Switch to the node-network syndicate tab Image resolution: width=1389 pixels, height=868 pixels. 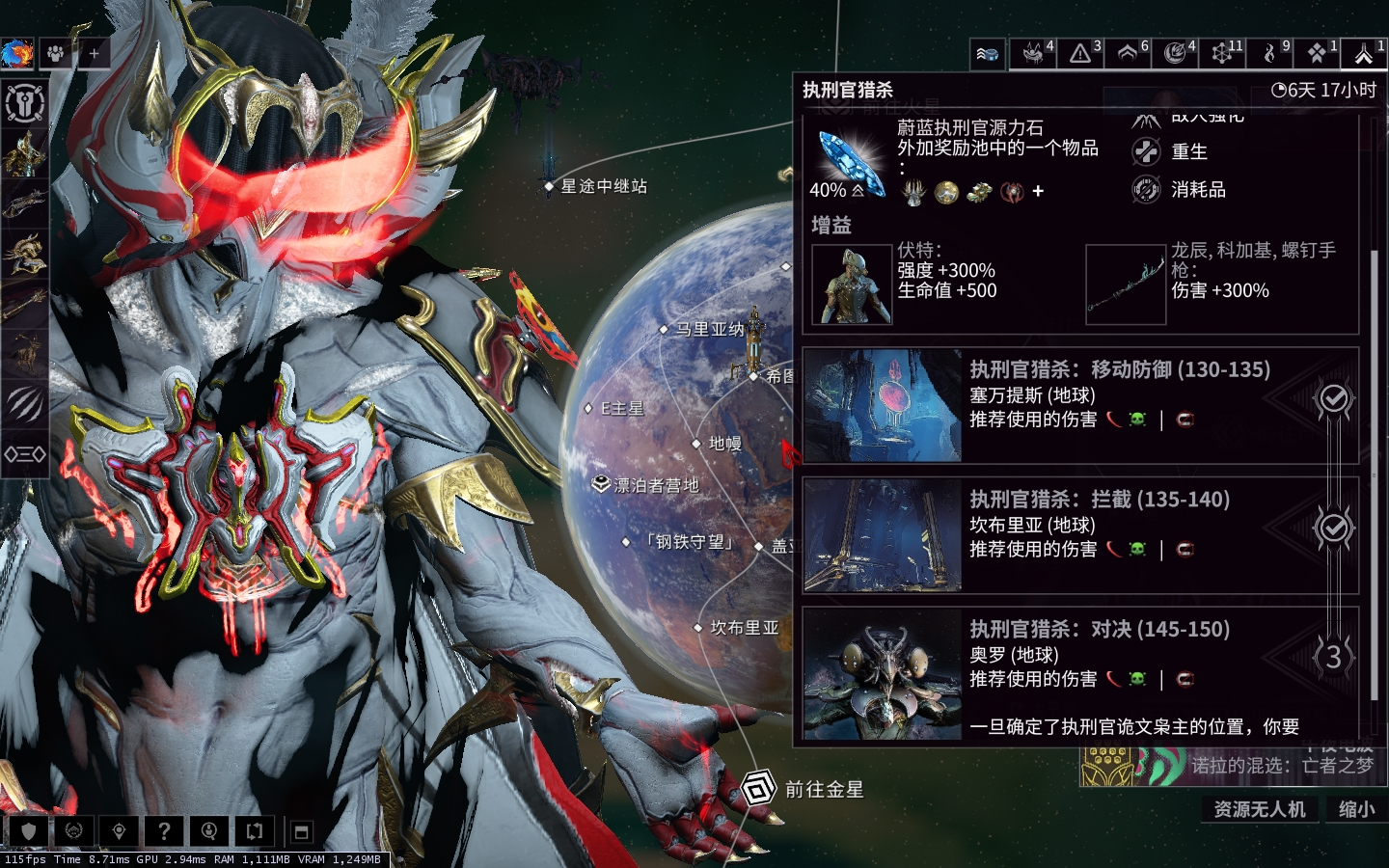[x=1222, y=53]
